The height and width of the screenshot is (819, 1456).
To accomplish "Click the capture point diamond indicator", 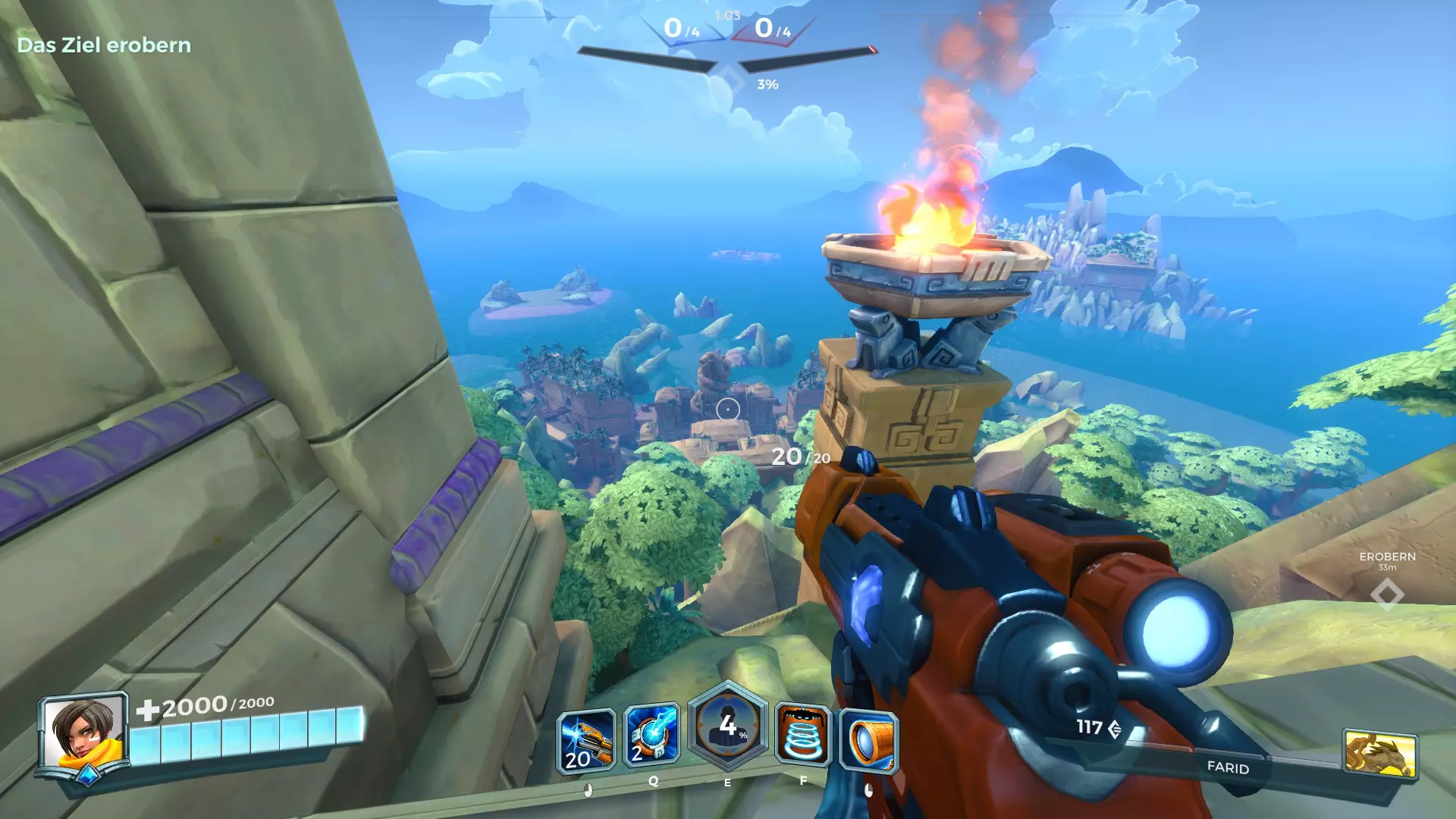I will coord(730,77).
